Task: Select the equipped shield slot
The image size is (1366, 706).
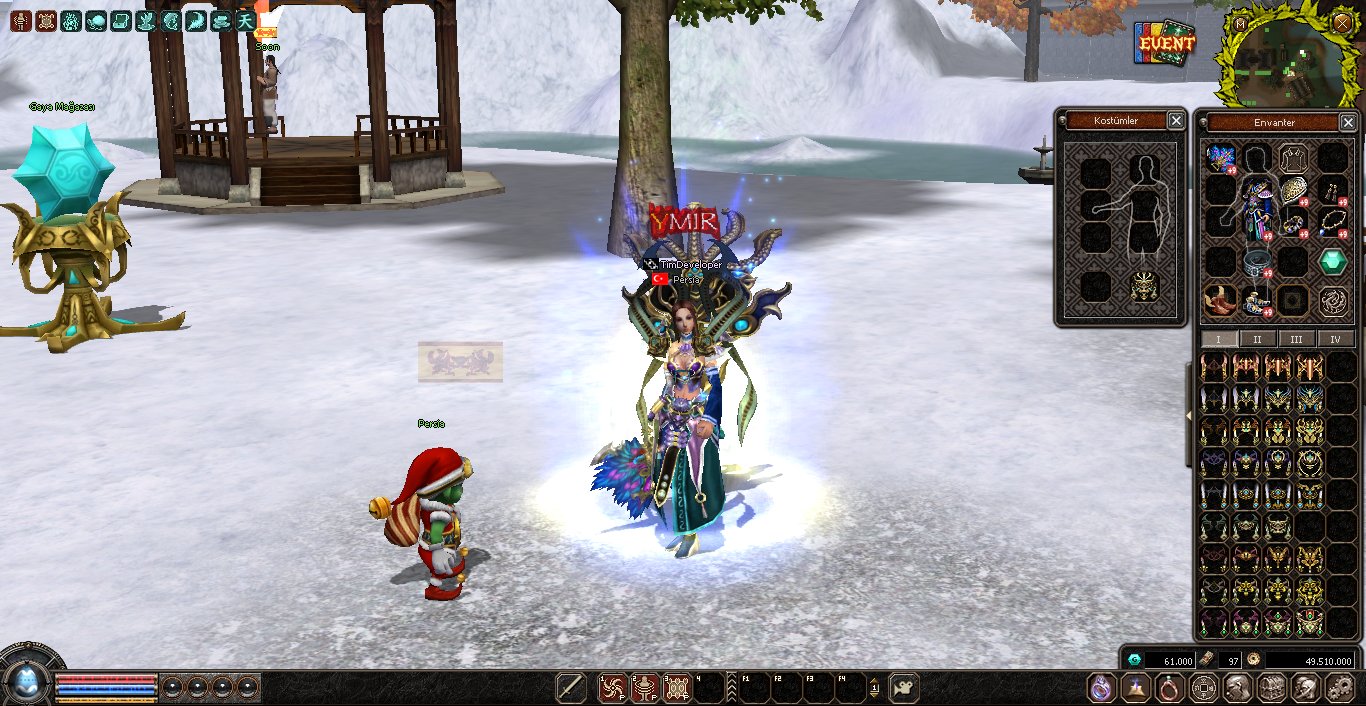Action: (1294, 190)
